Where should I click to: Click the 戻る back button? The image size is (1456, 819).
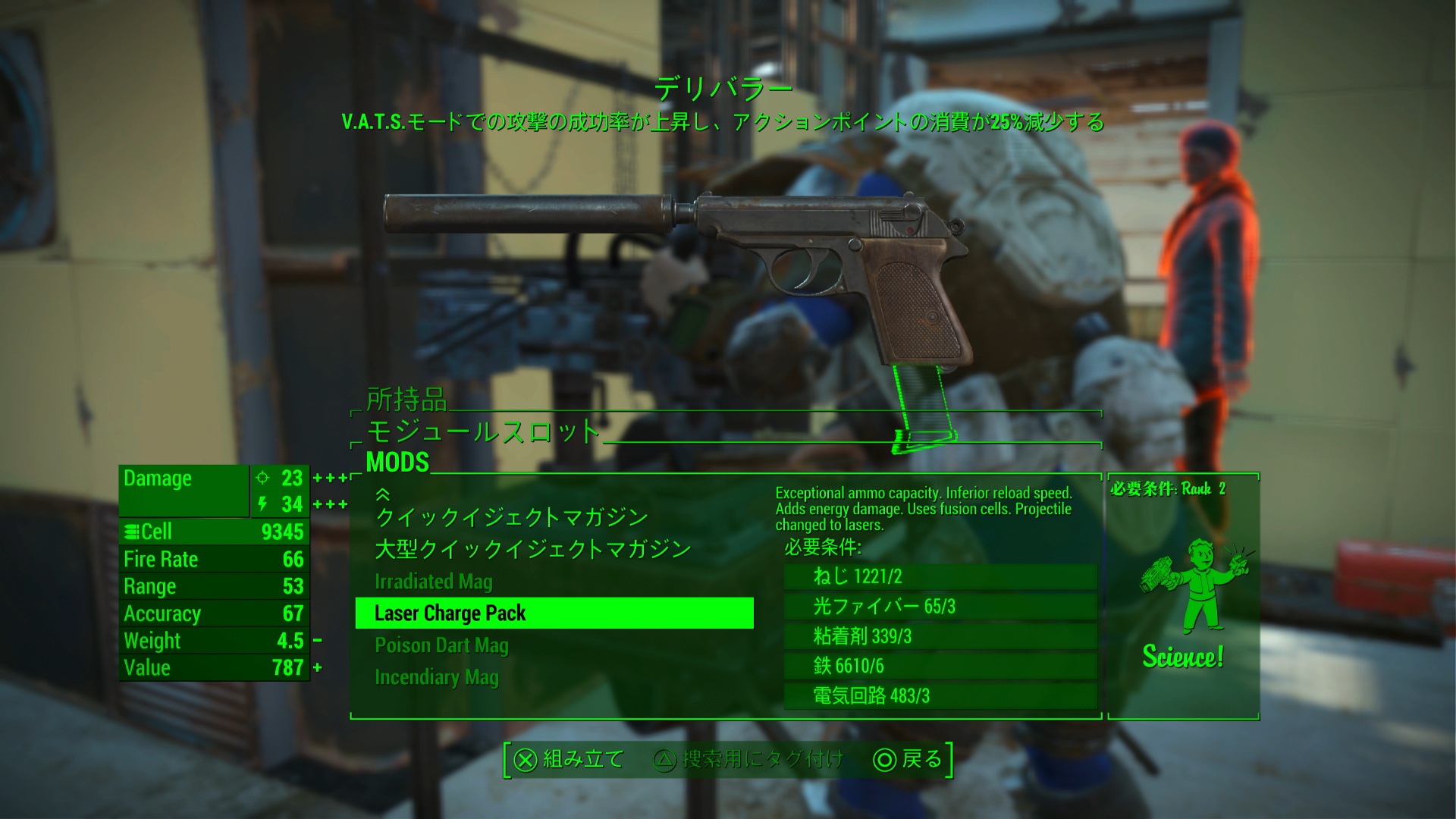pyautogui.click(x=908, y=759)
